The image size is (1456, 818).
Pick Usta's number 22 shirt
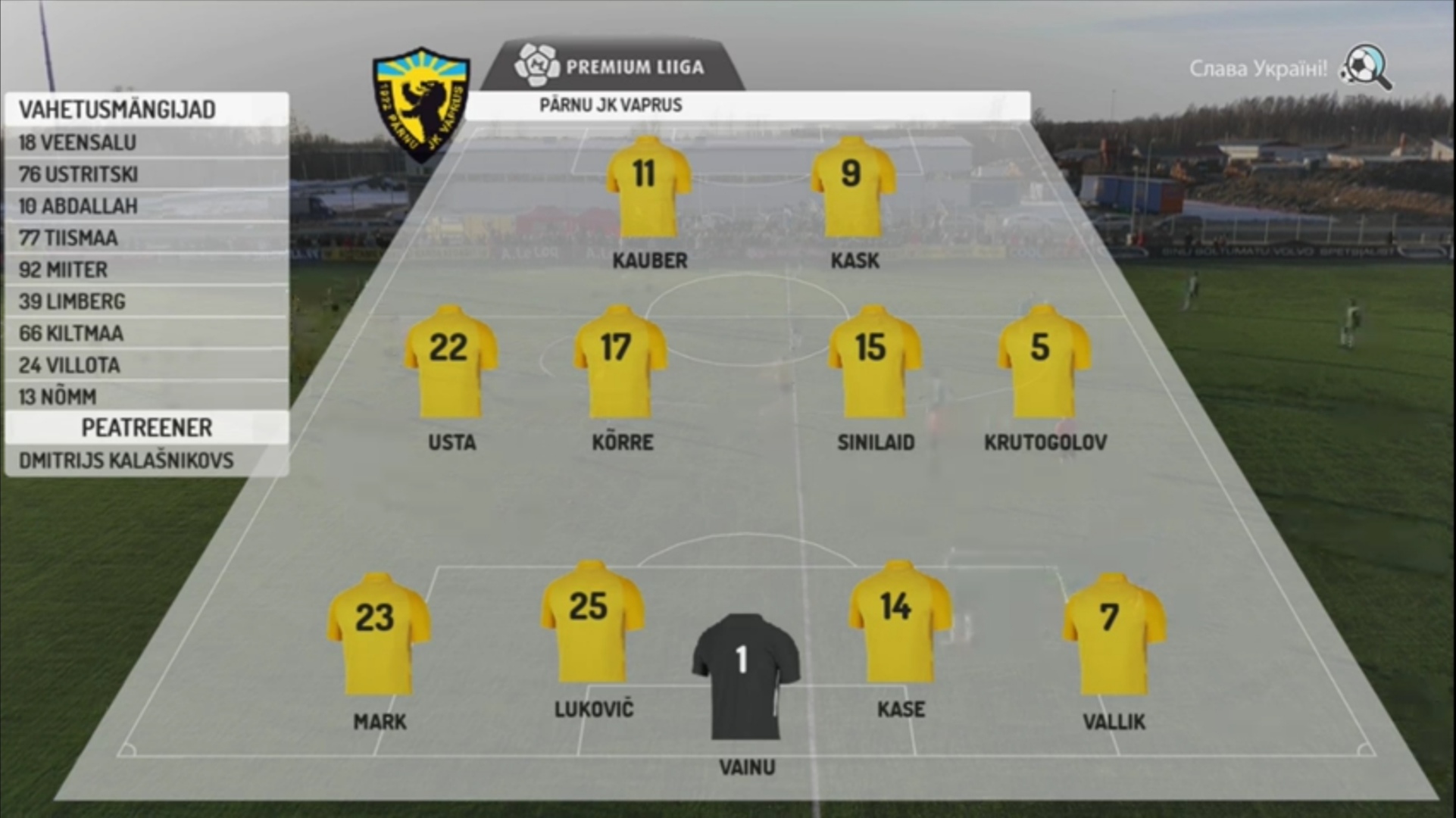(x=451, y=361)
